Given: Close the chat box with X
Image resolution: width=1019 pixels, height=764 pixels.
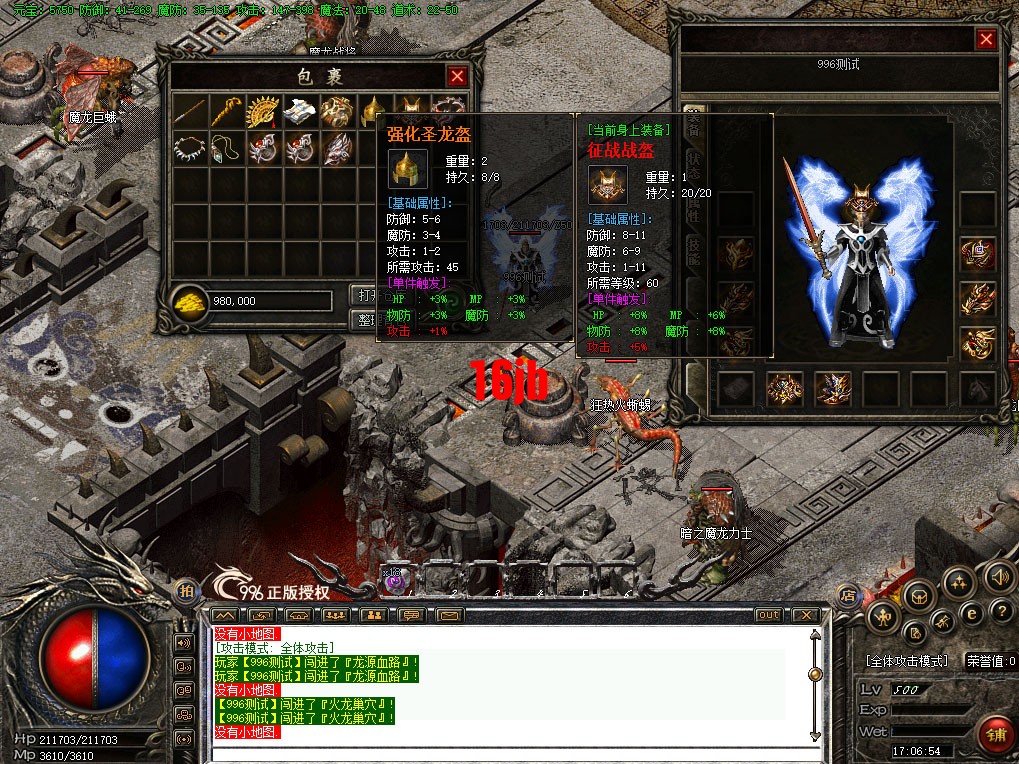Looking at the screenshot, I should [x=805, y=615].
